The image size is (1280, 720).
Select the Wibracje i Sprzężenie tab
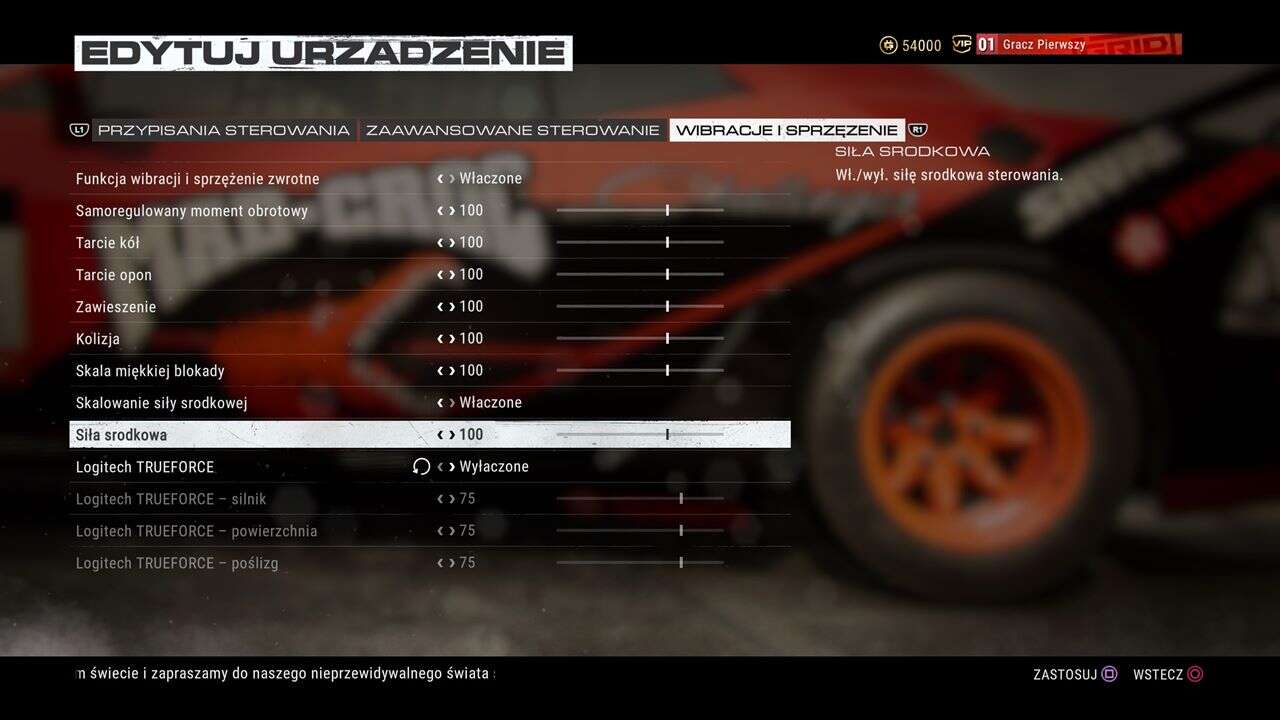click(787, 130)
